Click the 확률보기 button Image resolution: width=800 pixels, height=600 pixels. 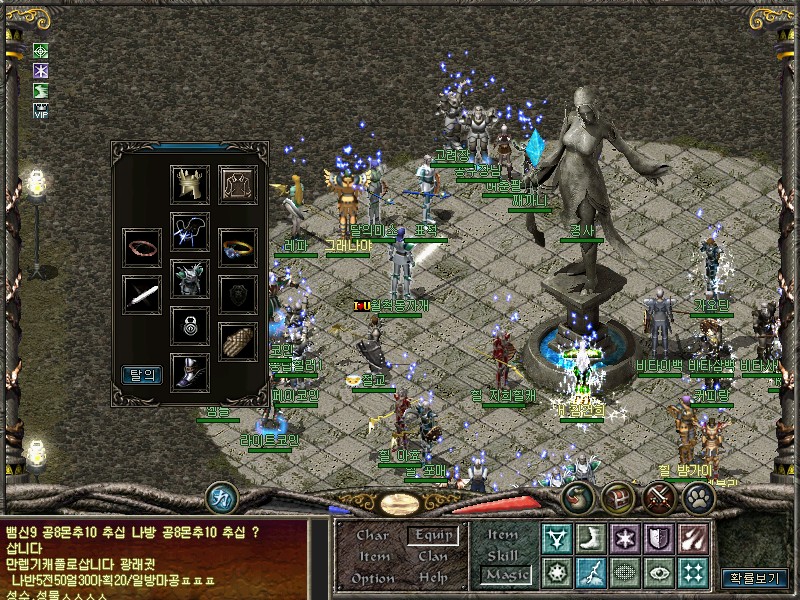point(754,578)
